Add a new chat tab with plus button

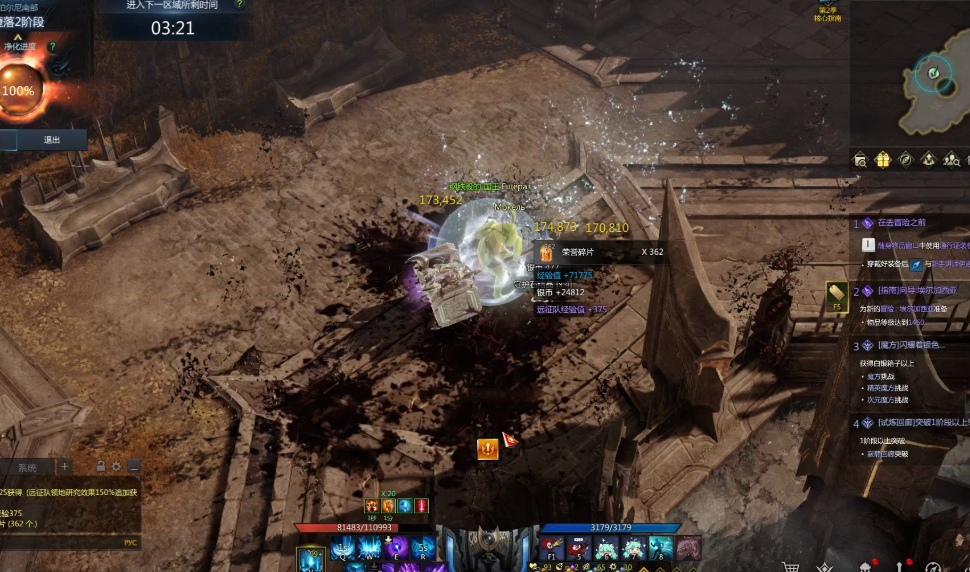(x=64, y=466)
